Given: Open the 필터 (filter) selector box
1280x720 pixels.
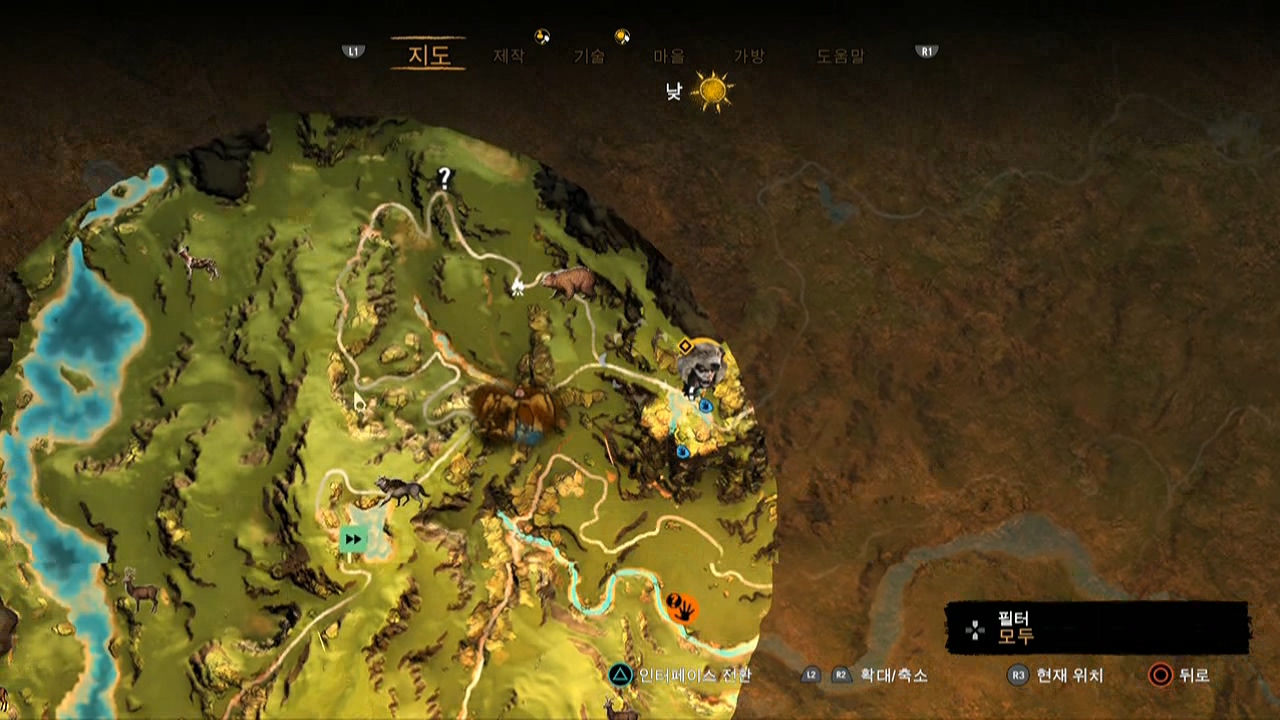Looking at the screenshot, I should [1097, 627].
